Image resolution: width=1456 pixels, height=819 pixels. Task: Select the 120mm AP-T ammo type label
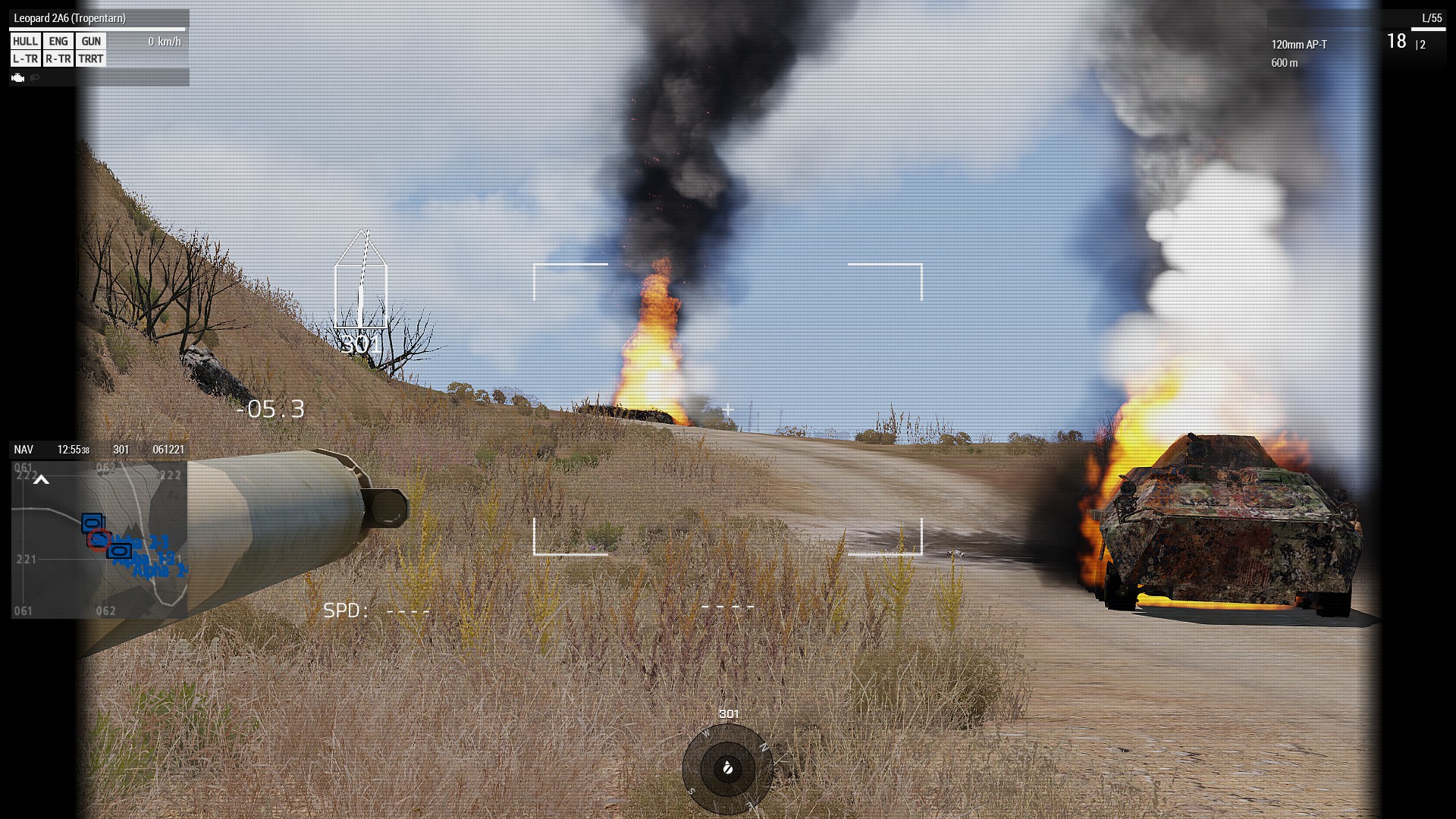[x=1299, y=45]
